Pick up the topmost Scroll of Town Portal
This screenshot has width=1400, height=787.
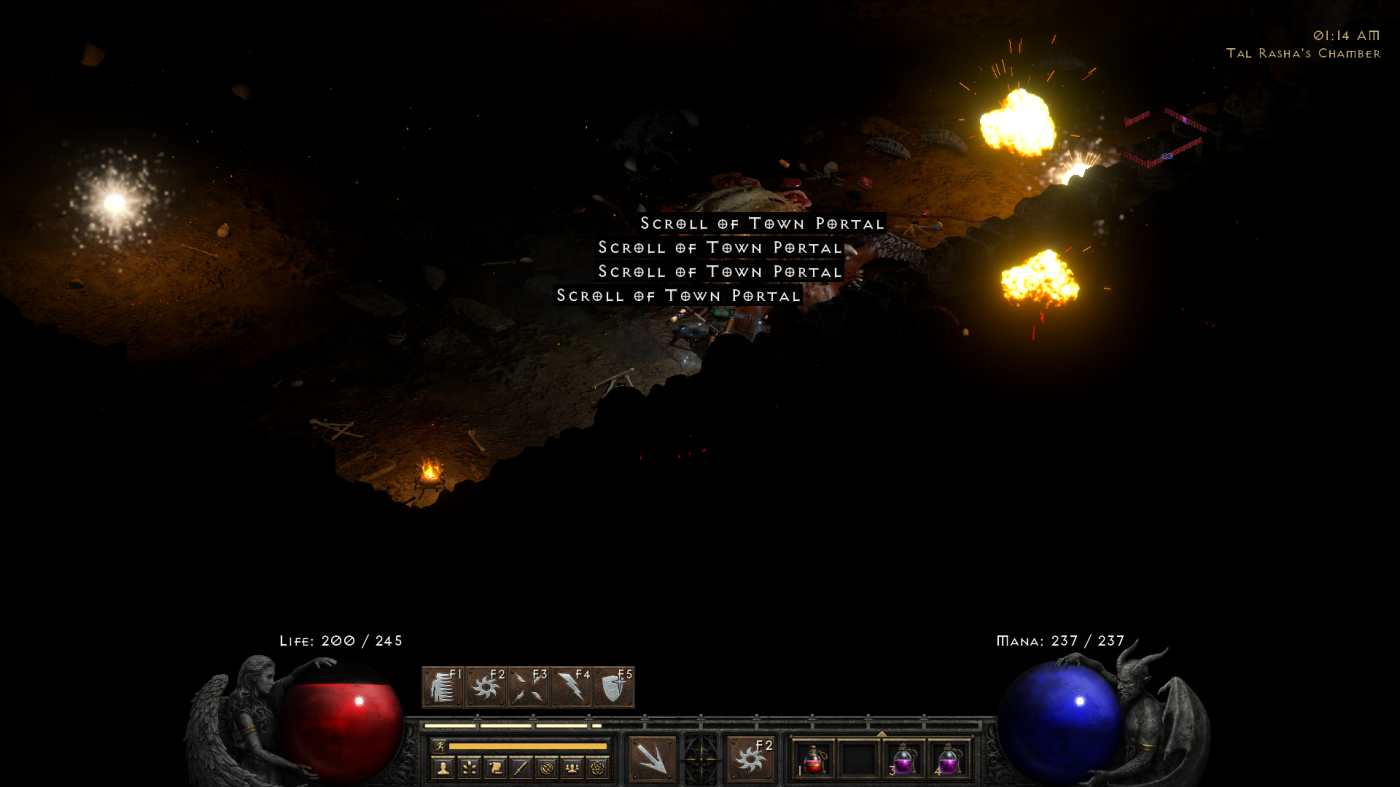click(762, 222)
